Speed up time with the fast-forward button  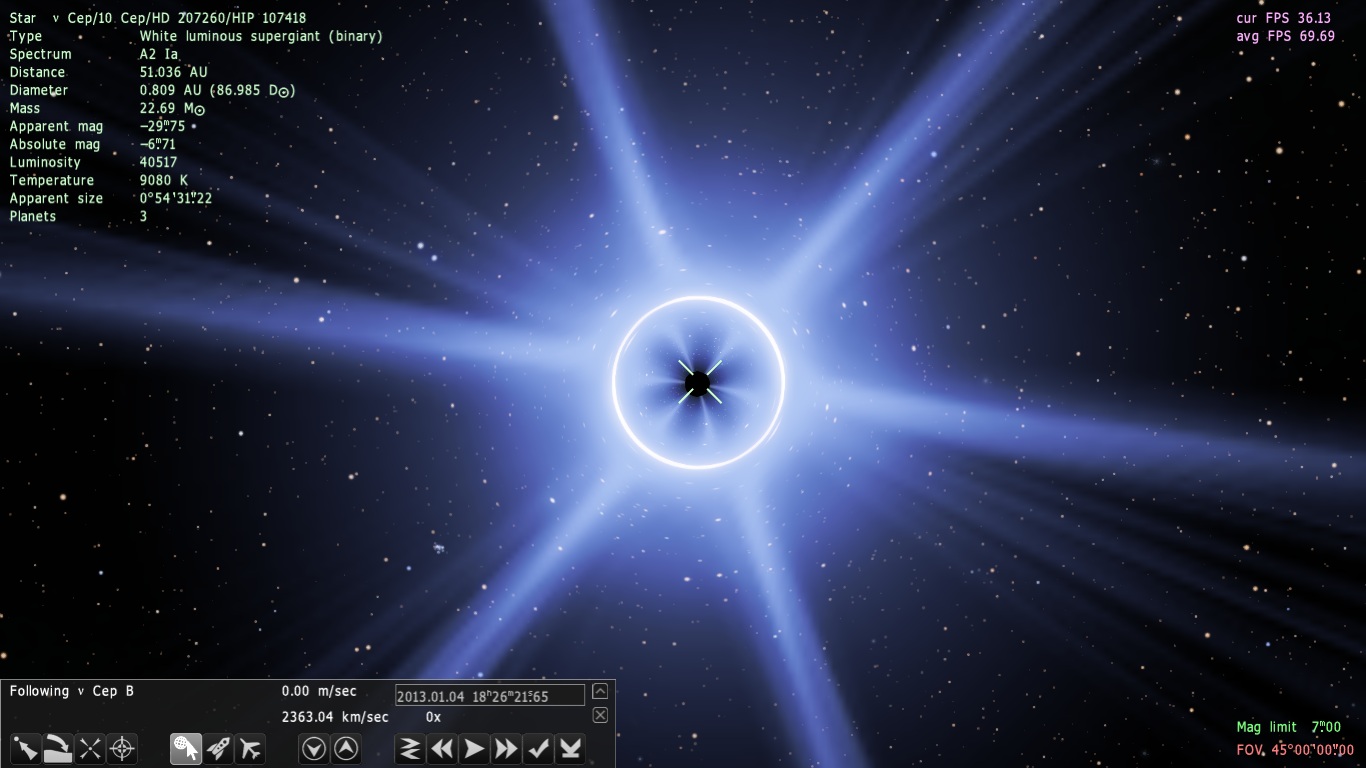click(x=506, y=748)
